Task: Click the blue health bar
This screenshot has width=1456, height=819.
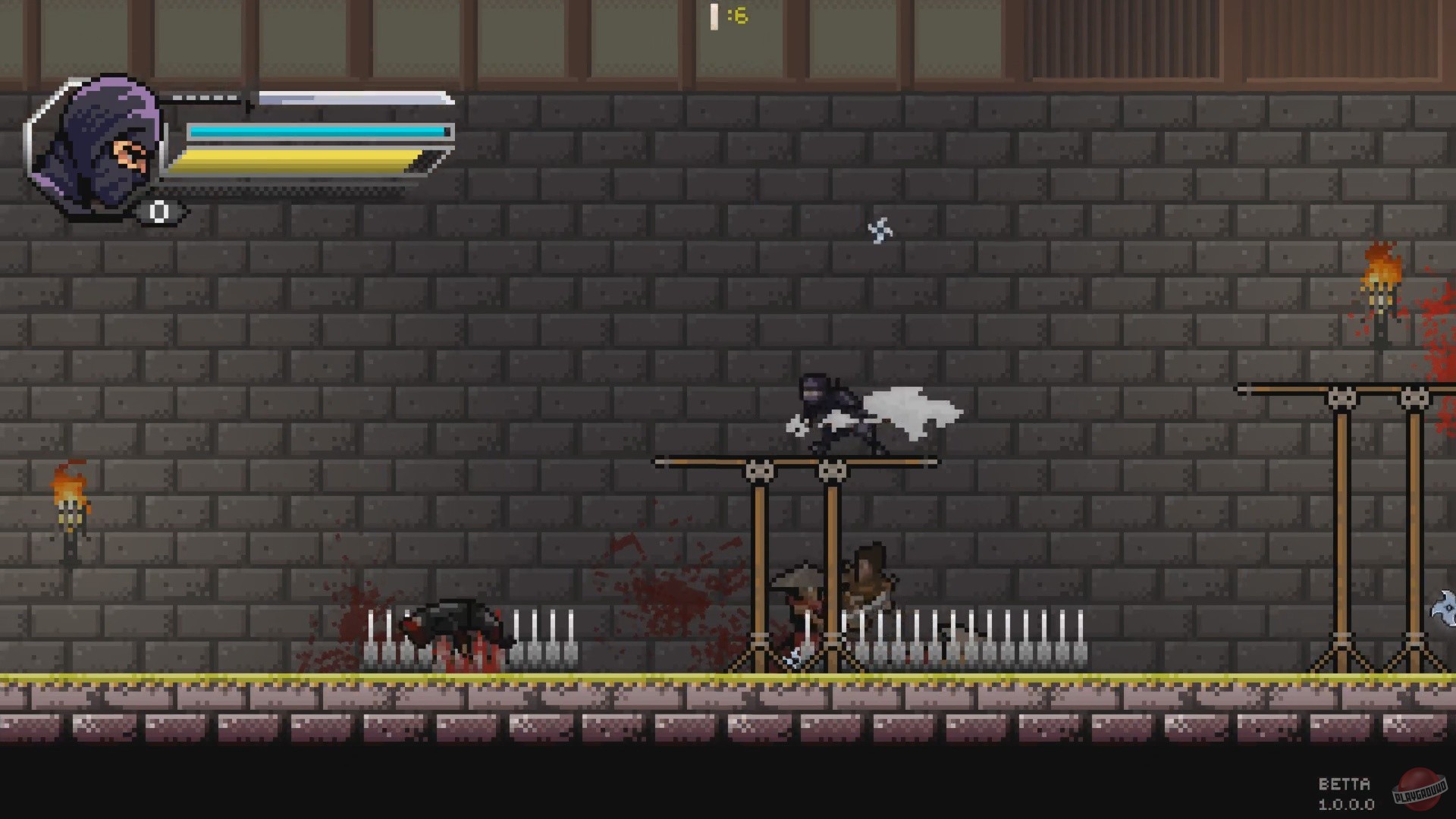Action: 318,130
